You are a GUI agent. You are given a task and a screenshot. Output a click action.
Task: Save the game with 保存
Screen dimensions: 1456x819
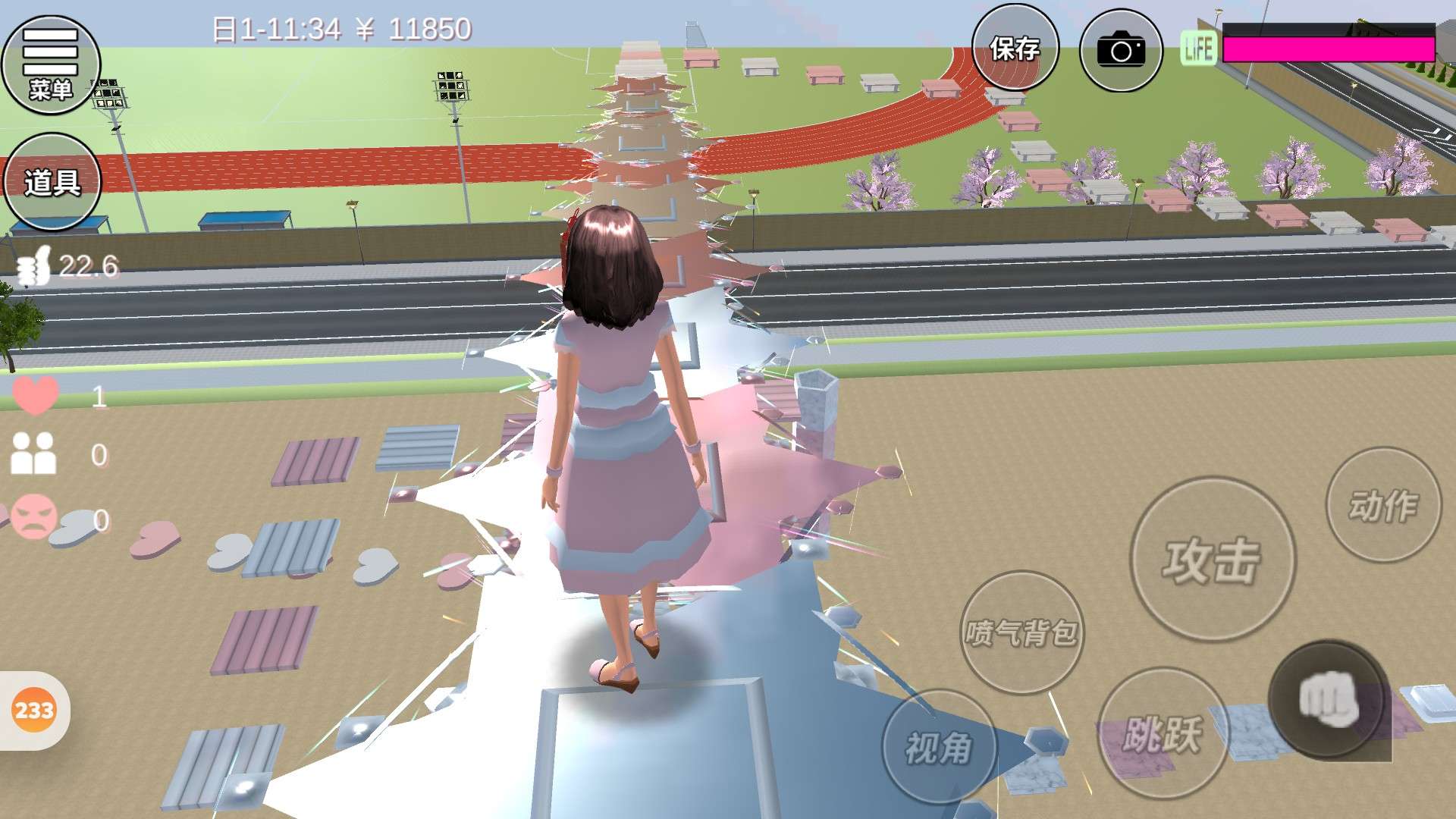click(1015, 49)
